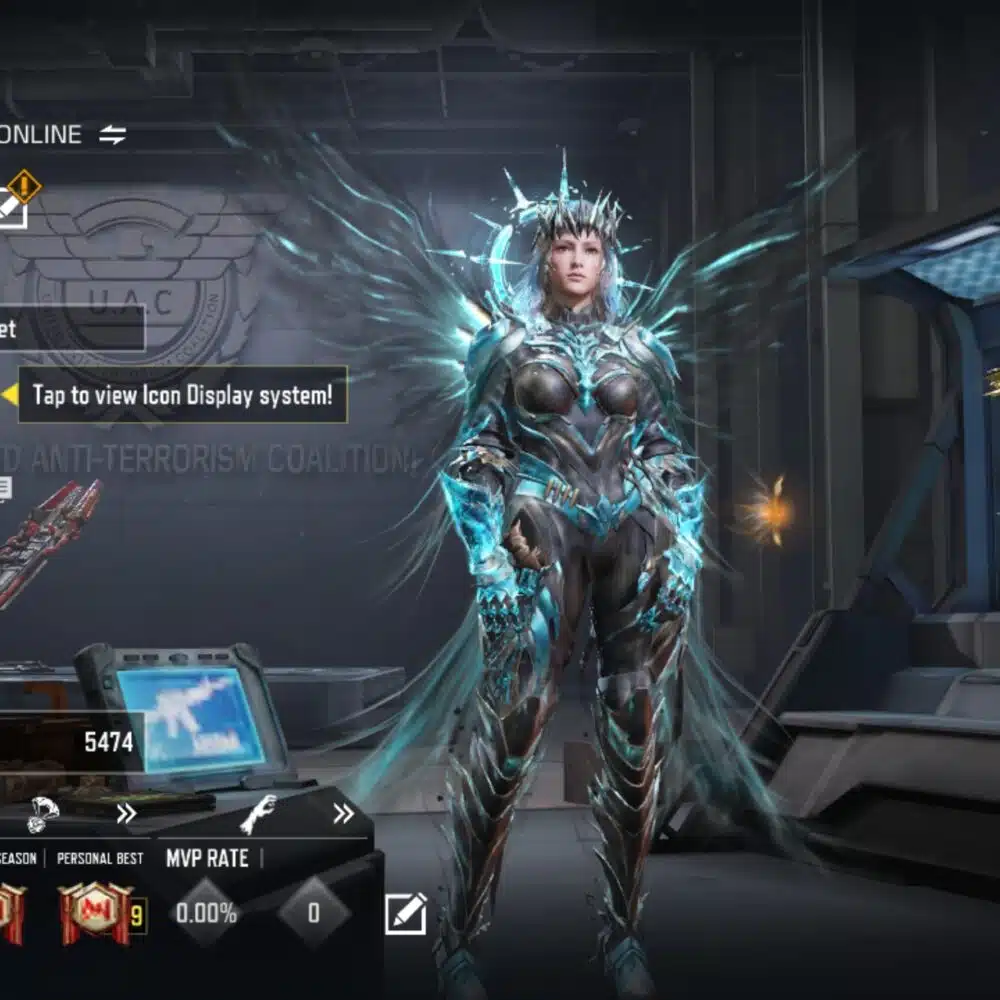The width and height of the screenshot is (1000, 1000).
Task: Expand the parachute battle royale stats
Action: click(125, 814)
